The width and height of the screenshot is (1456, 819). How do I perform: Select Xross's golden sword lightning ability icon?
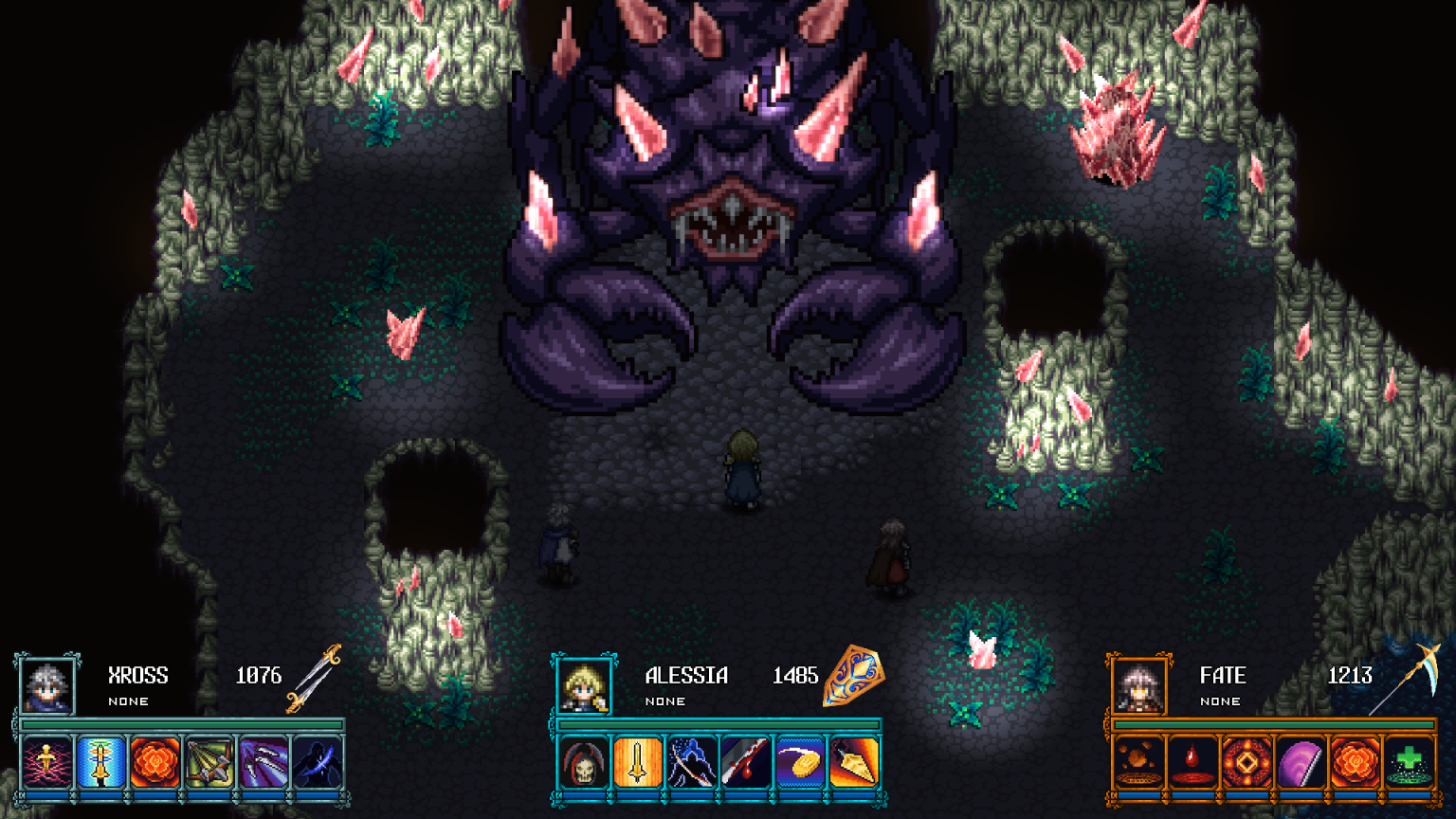[46, 763]
